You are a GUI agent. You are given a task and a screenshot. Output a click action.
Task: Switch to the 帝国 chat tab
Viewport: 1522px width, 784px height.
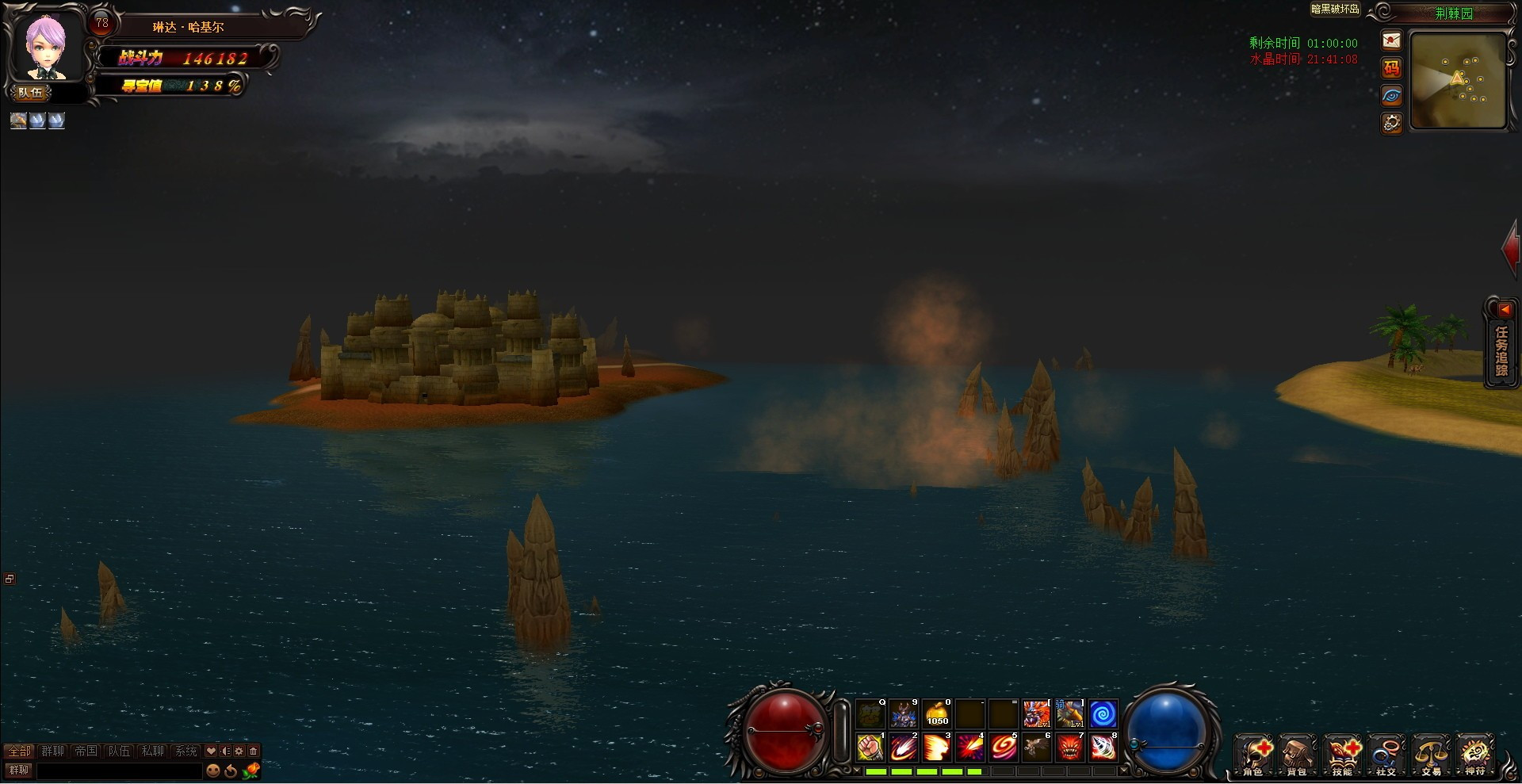[86, 751]
